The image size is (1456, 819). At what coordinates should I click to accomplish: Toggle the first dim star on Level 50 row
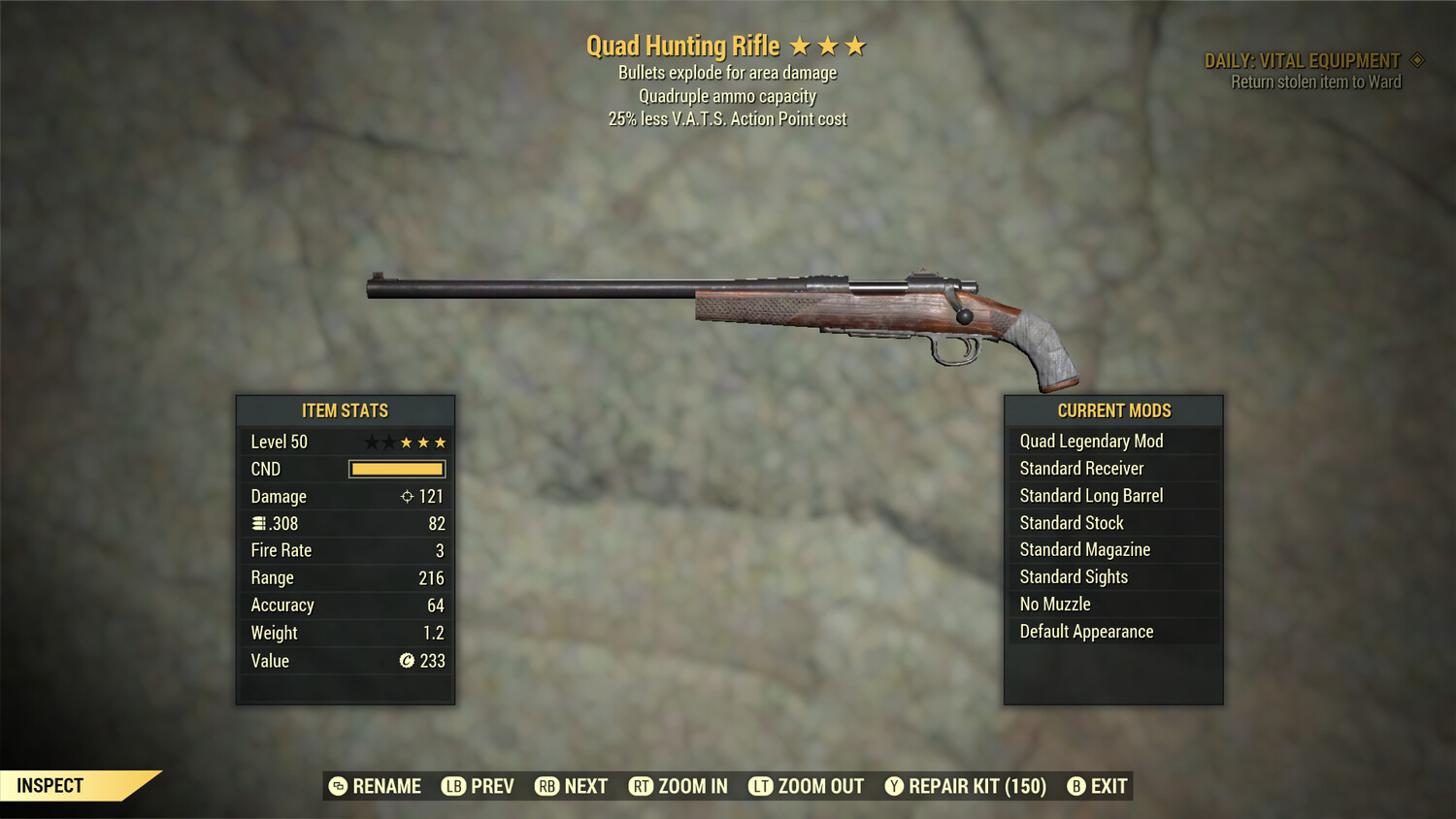tap(370, 442)
